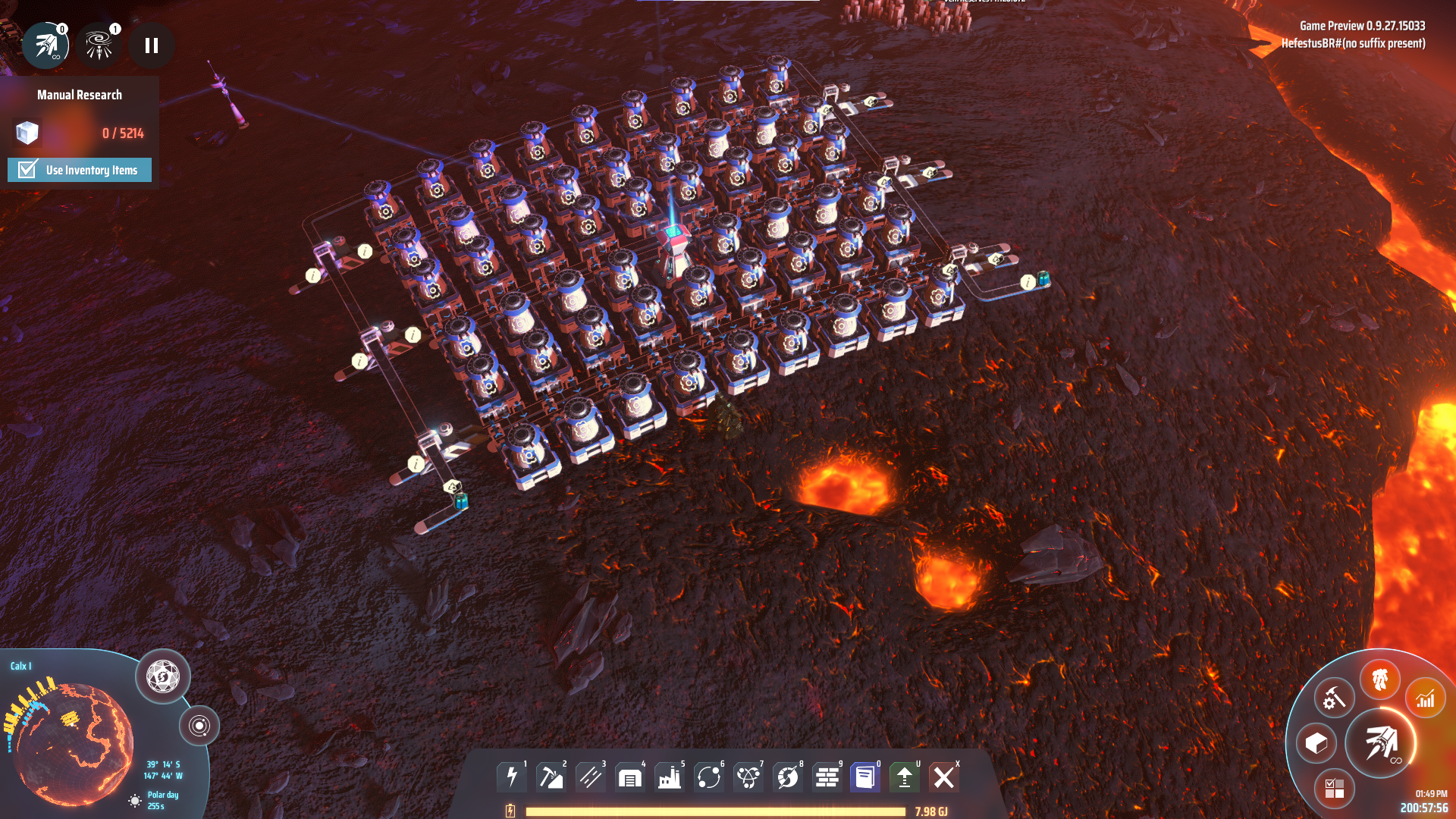This screenshot has width=1456, height=819.
Task: Activate the red X dismantle tool
Action: tap(944, 777)
